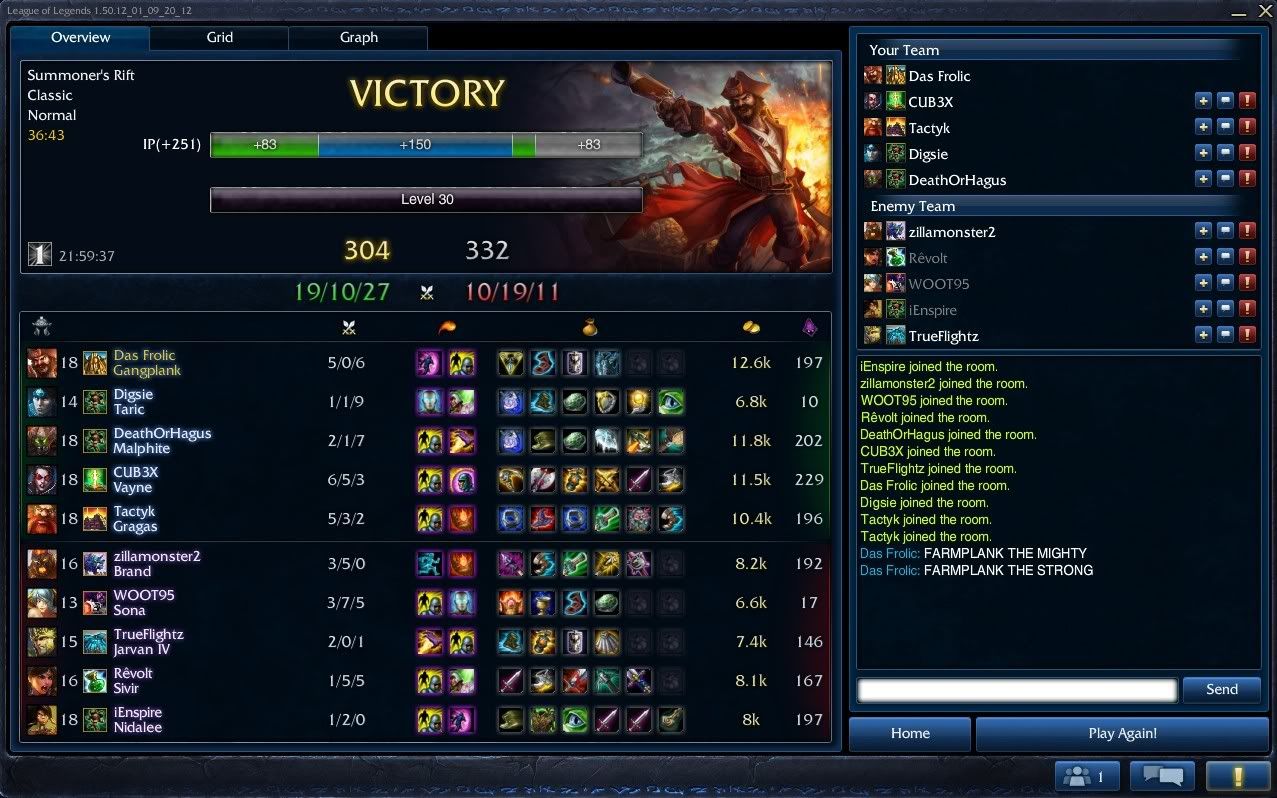Click the Play Again! button

tap(1122, 733)
